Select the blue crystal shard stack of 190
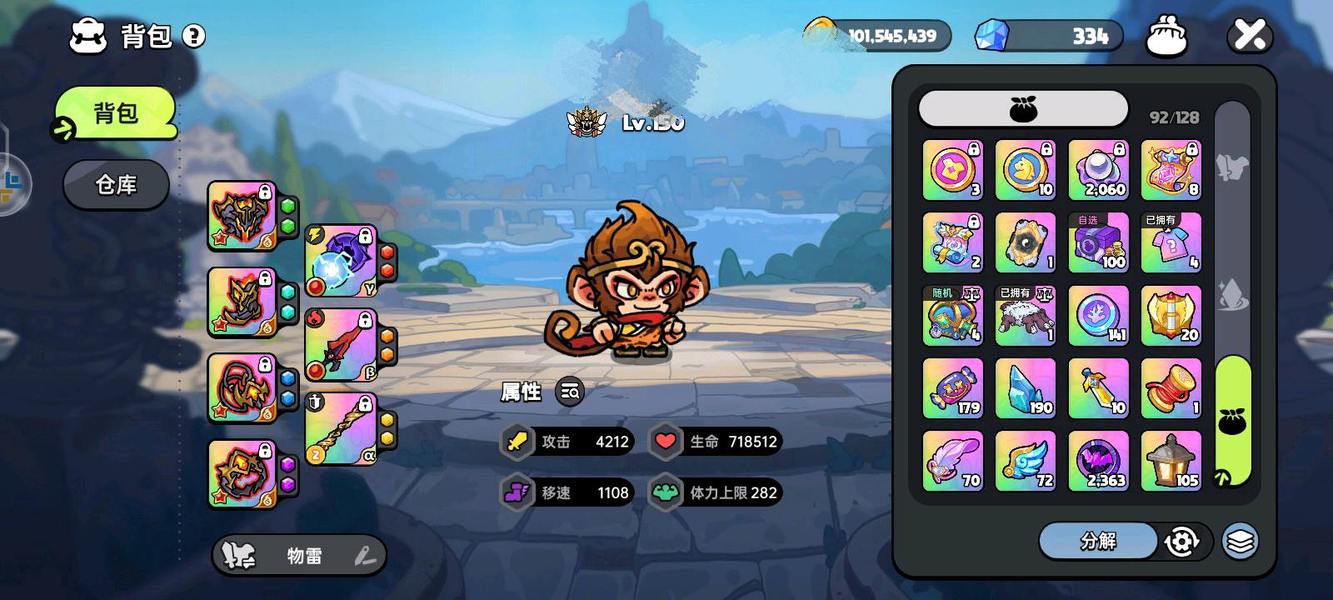 pos(1025,388)
